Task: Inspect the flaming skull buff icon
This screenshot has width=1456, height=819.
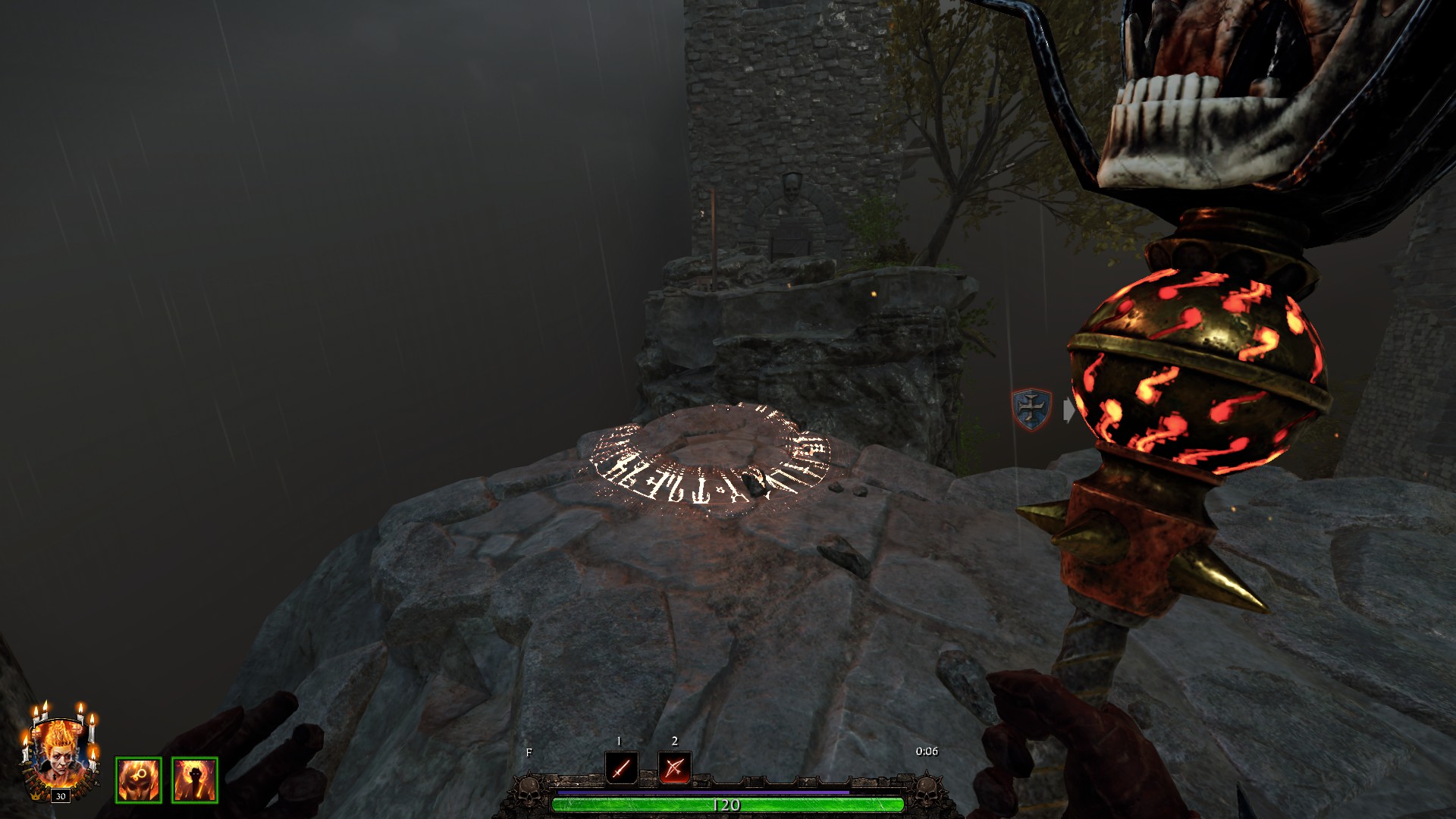Action: (x=139, y=780)
